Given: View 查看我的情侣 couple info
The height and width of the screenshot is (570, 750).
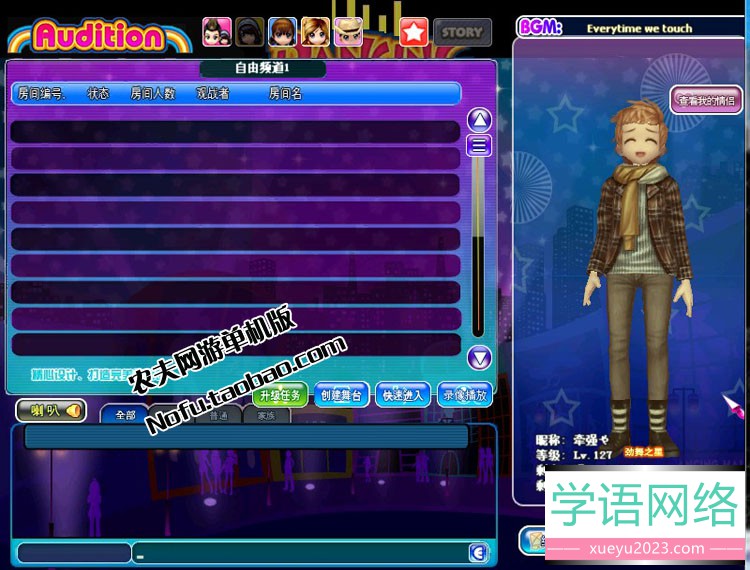Looking at the screenshot, I should click(706, 100).
